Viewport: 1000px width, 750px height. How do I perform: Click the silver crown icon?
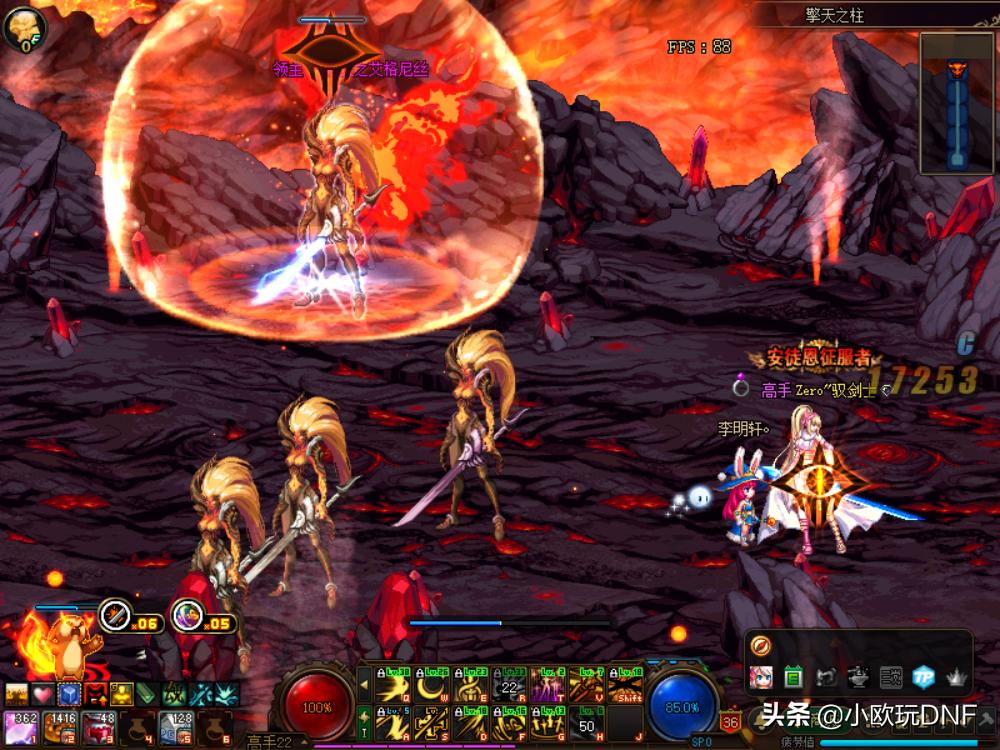coord(956,678)
